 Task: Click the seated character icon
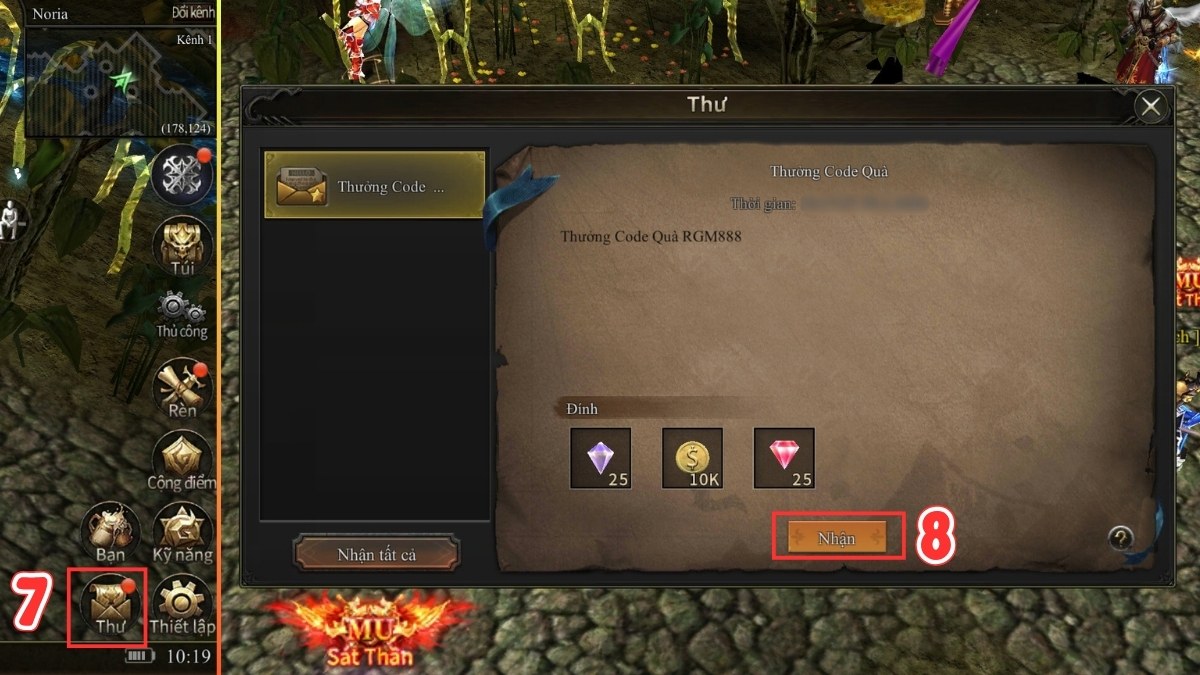tap(12, 219)
